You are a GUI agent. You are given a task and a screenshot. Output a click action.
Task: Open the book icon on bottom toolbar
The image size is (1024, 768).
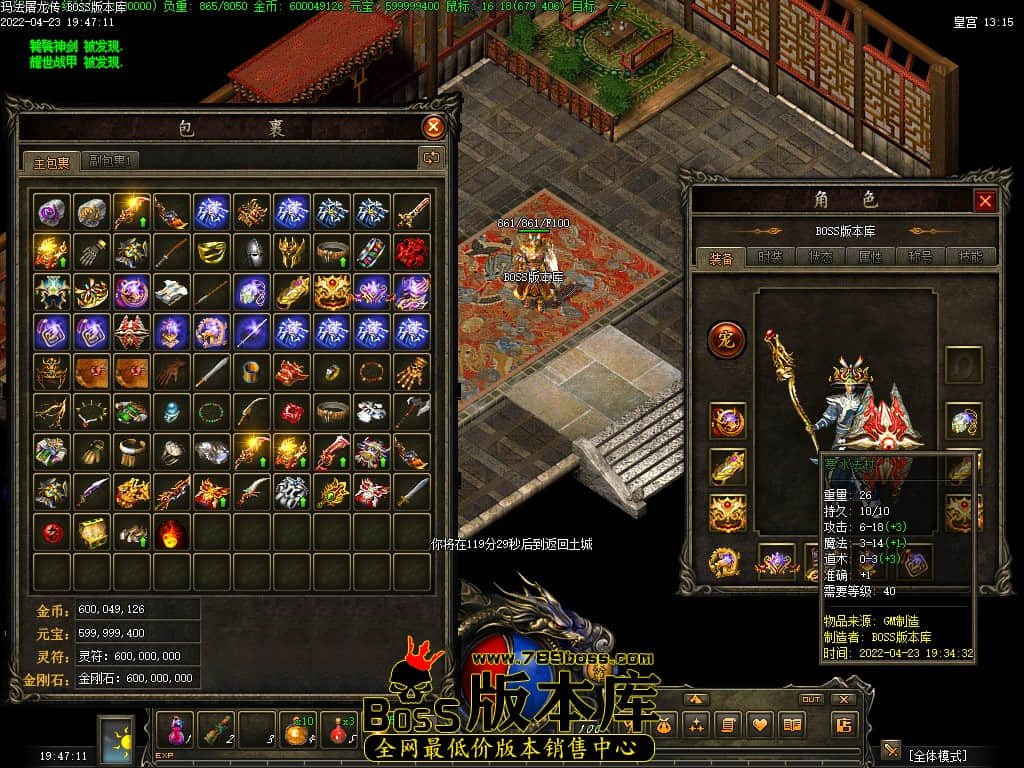tap(793, 725)
